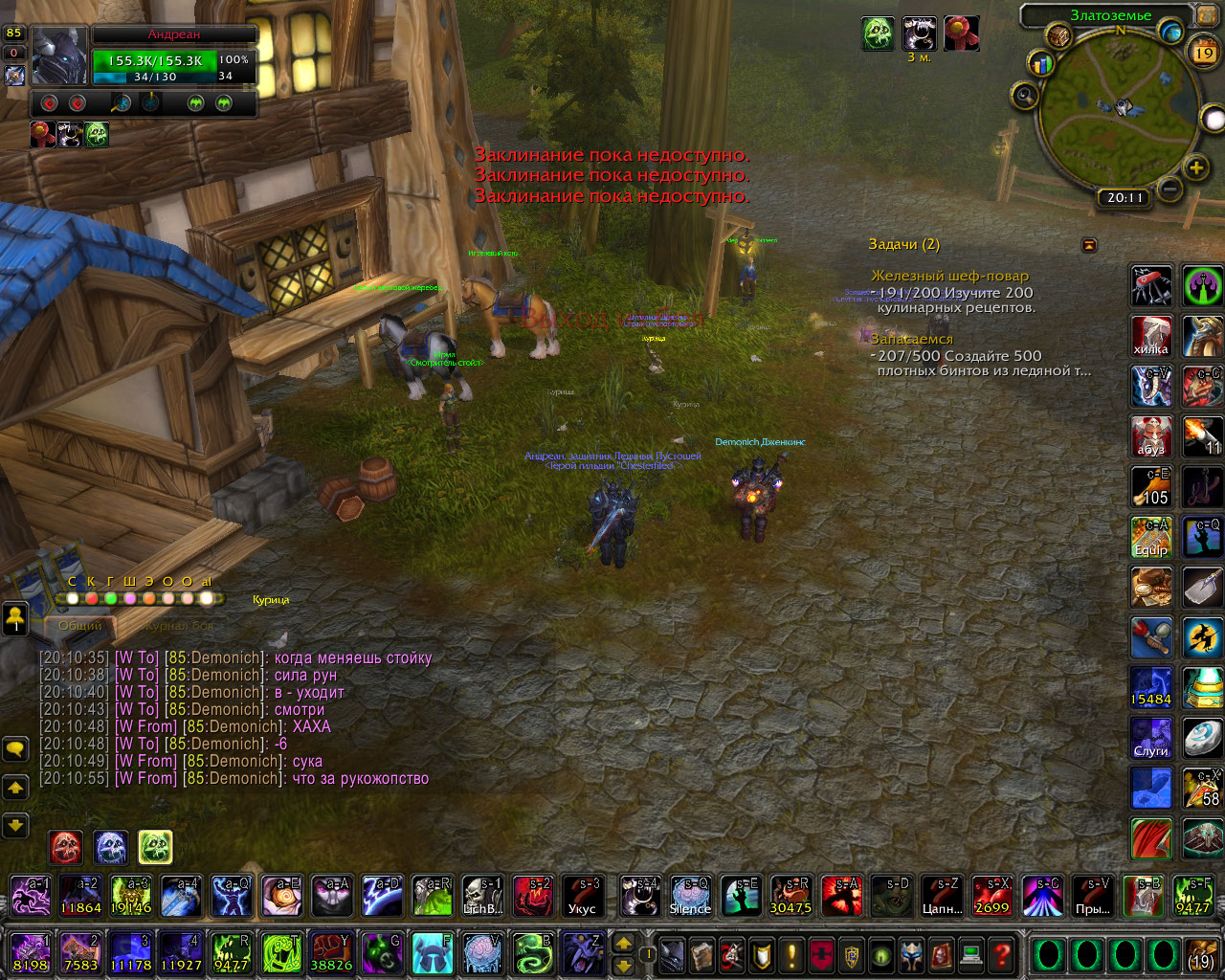Open the red question mark help button
The height and width of the screenshot is (980, 1225).
1001,954
